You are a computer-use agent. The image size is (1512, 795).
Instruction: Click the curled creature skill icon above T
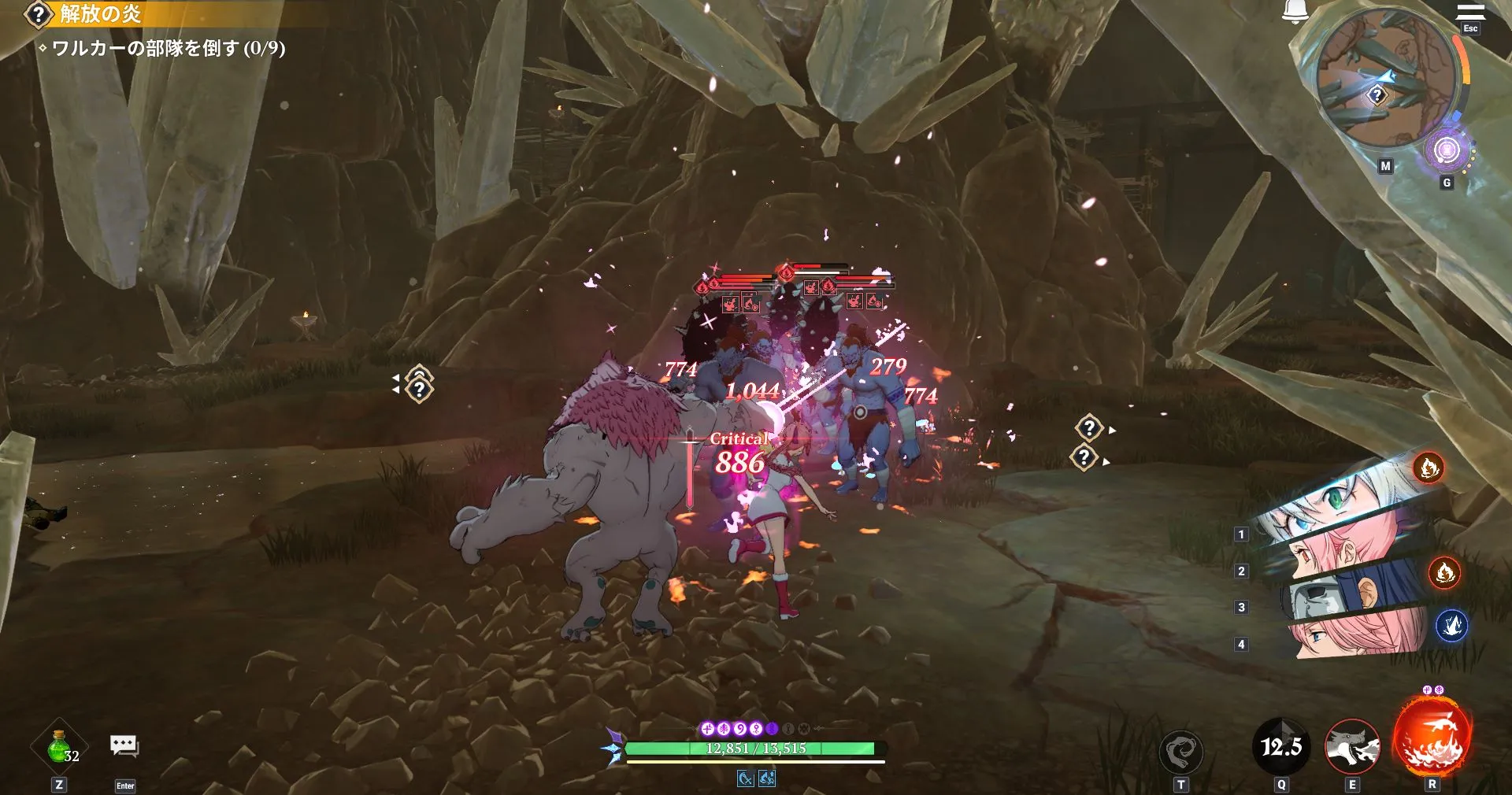pos(1183,751)
